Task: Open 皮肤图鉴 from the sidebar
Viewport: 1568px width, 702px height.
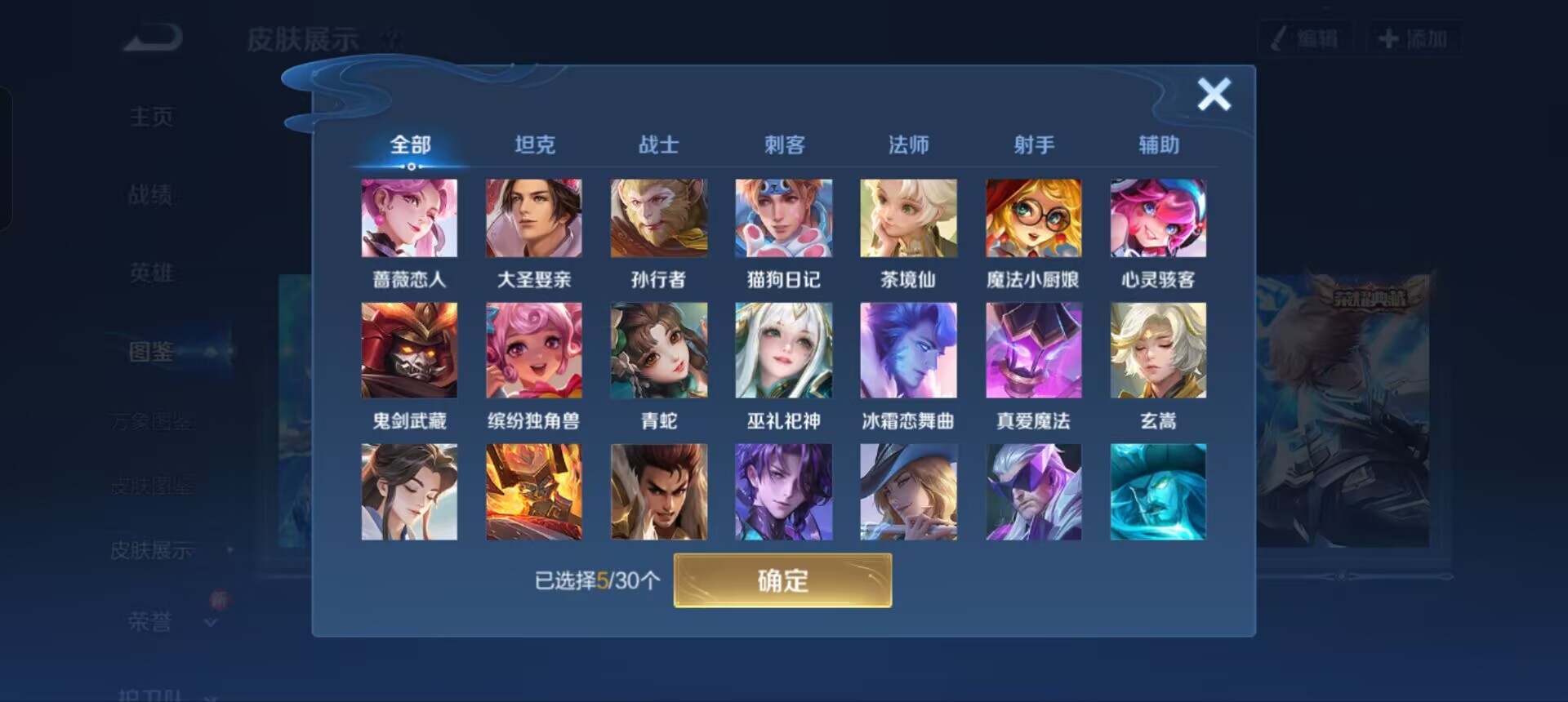Action: 151,485
